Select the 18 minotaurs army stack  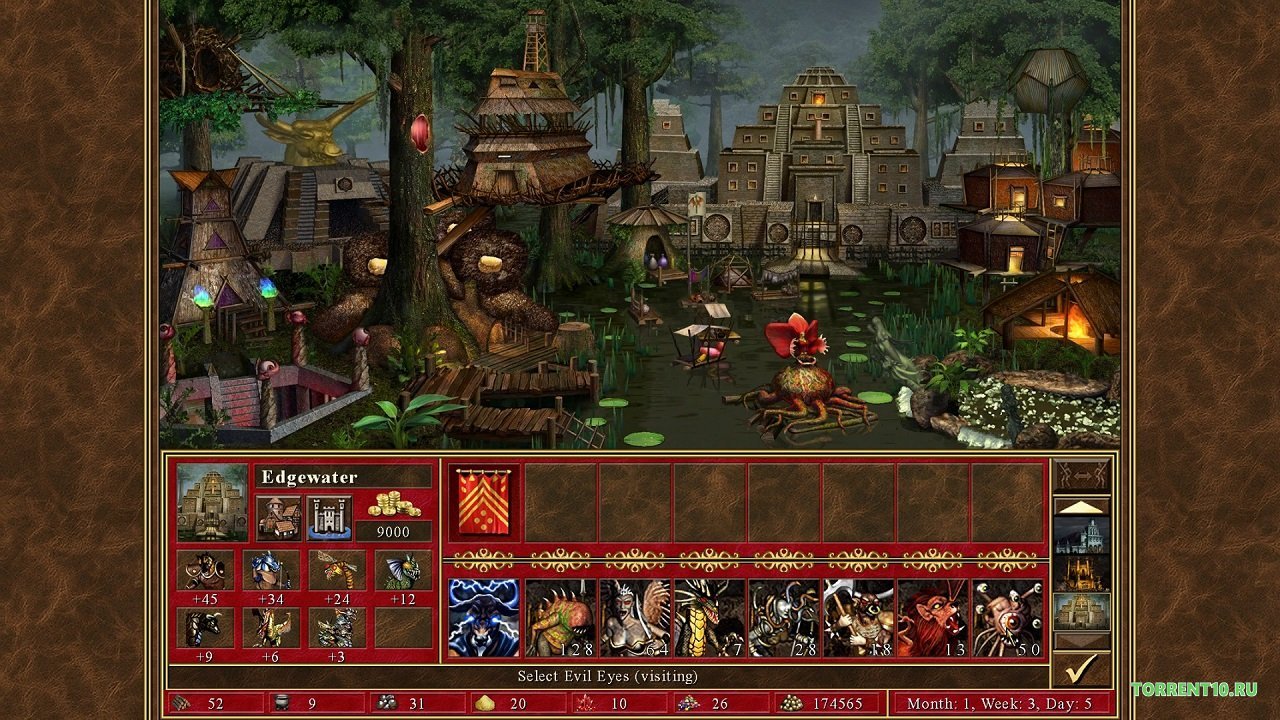(858, 618)
